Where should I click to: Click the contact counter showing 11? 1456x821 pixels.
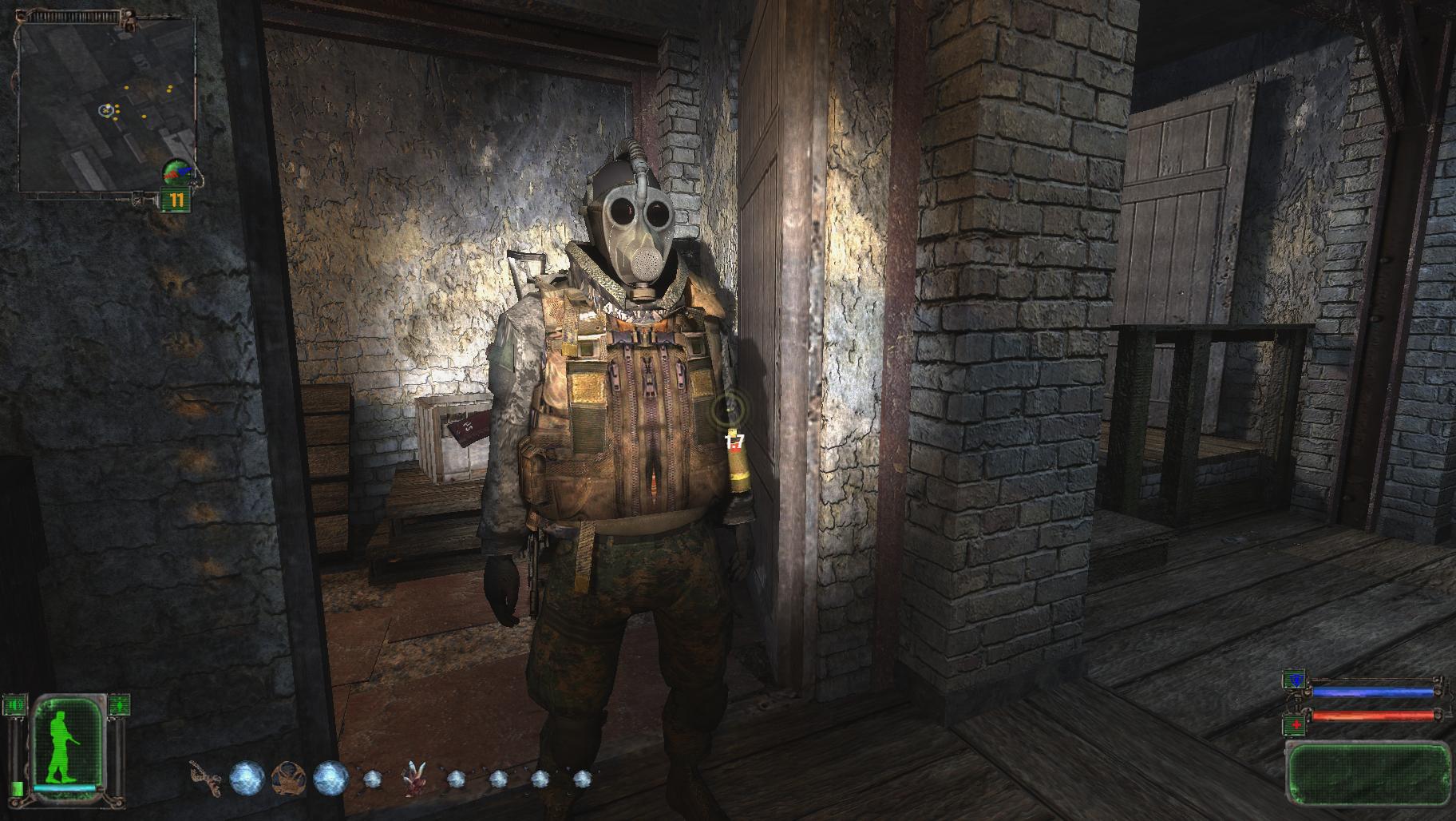(176, 200)
